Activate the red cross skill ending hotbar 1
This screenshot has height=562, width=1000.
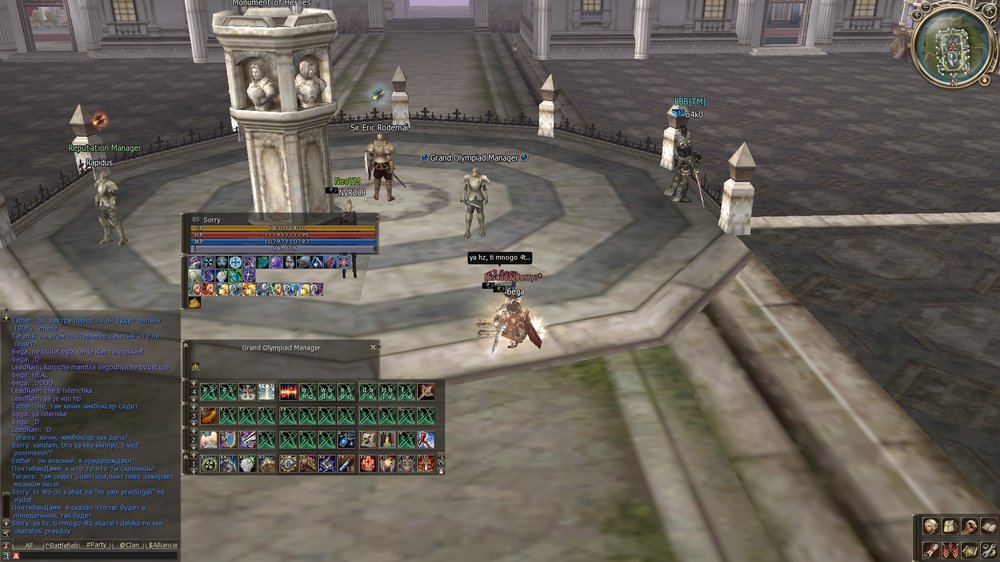pyautogui.click(x=426, y=463)
